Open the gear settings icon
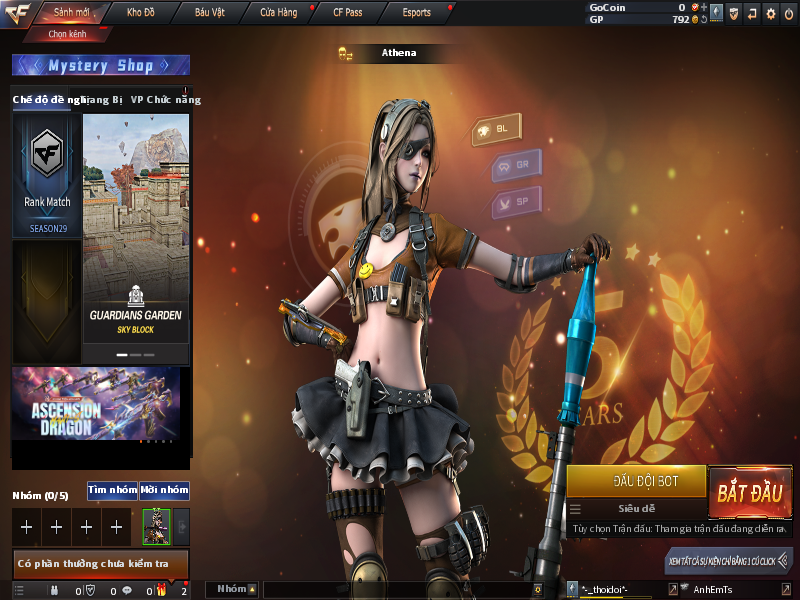Image resolution: width=800 pixels, height=600 pixels. 770,13
